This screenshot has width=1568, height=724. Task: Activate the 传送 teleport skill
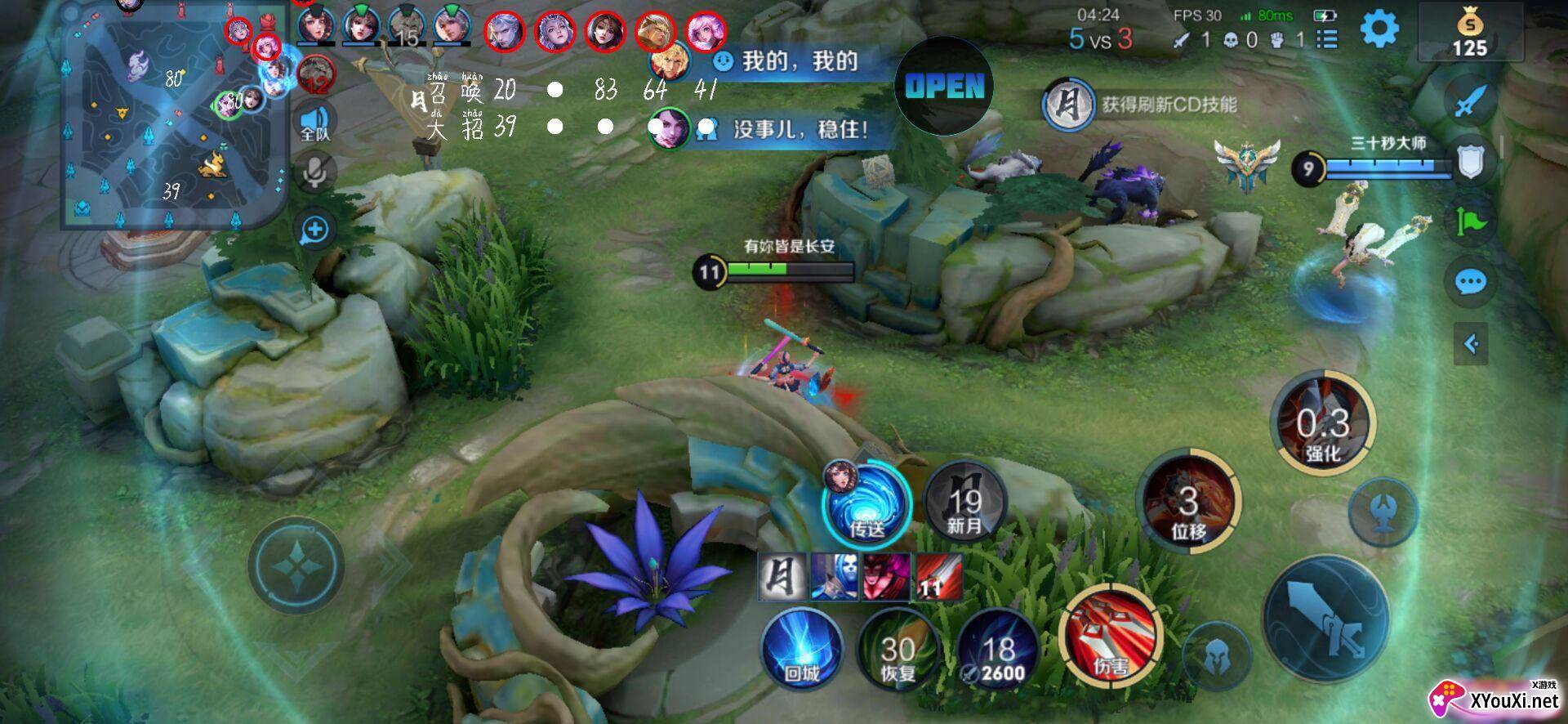pos(866,503)
